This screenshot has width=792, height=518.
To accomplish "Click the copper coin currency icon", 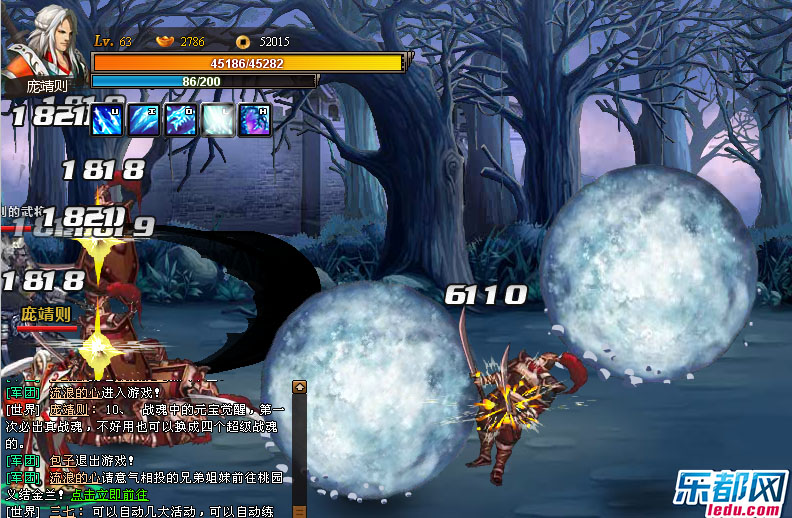I will click(242, 41).
